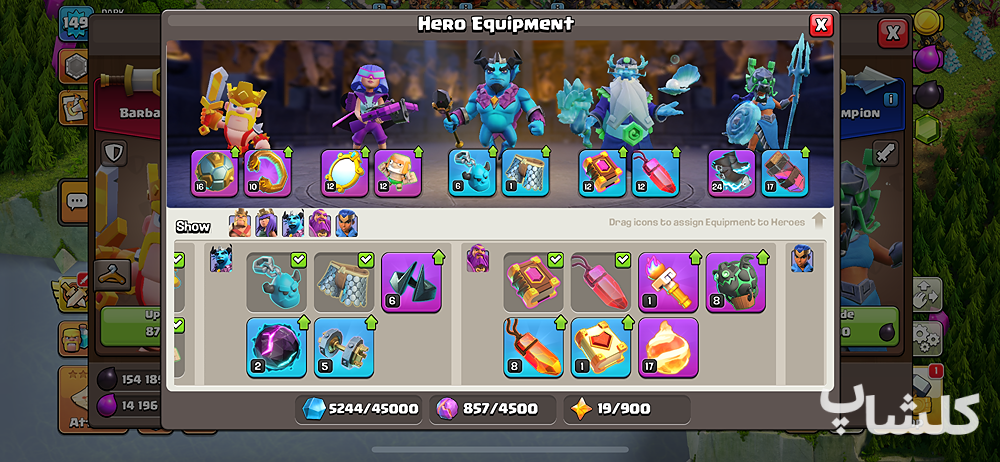The image size is (1000, 462).
Task: Show only Archer Queen equipment
Action: tap(266, 224)
